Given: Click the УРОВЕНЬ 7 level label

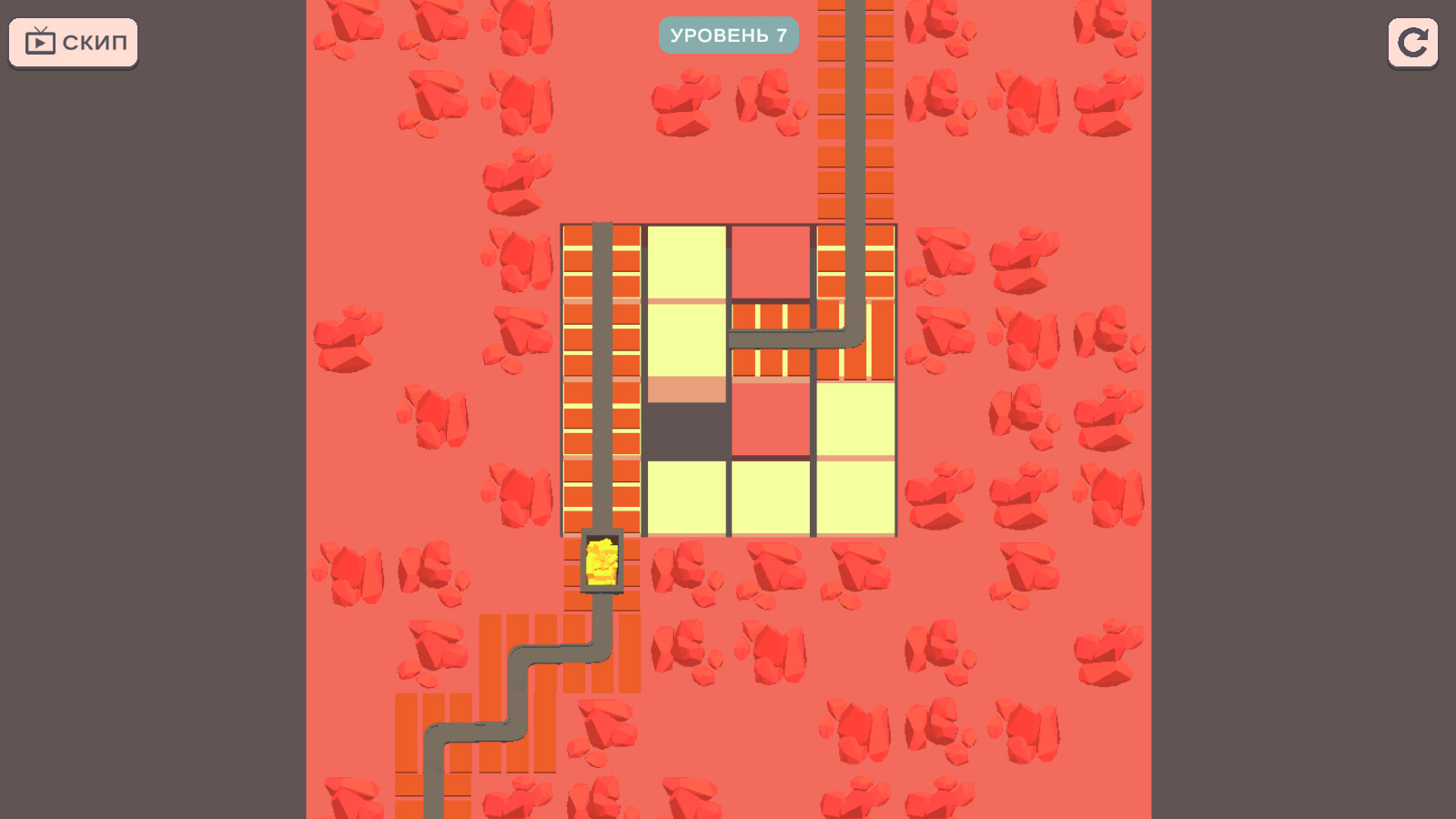Looking at the screenshot, I should click(728, 35).
